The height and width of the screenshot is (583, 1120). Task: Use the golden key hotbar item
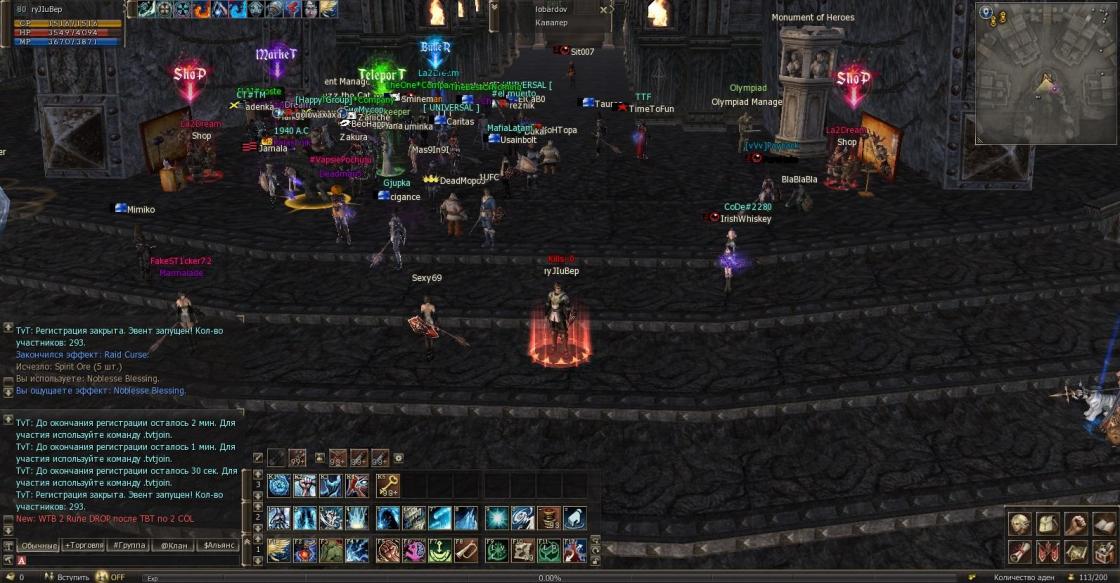click(x=387, y=486)
